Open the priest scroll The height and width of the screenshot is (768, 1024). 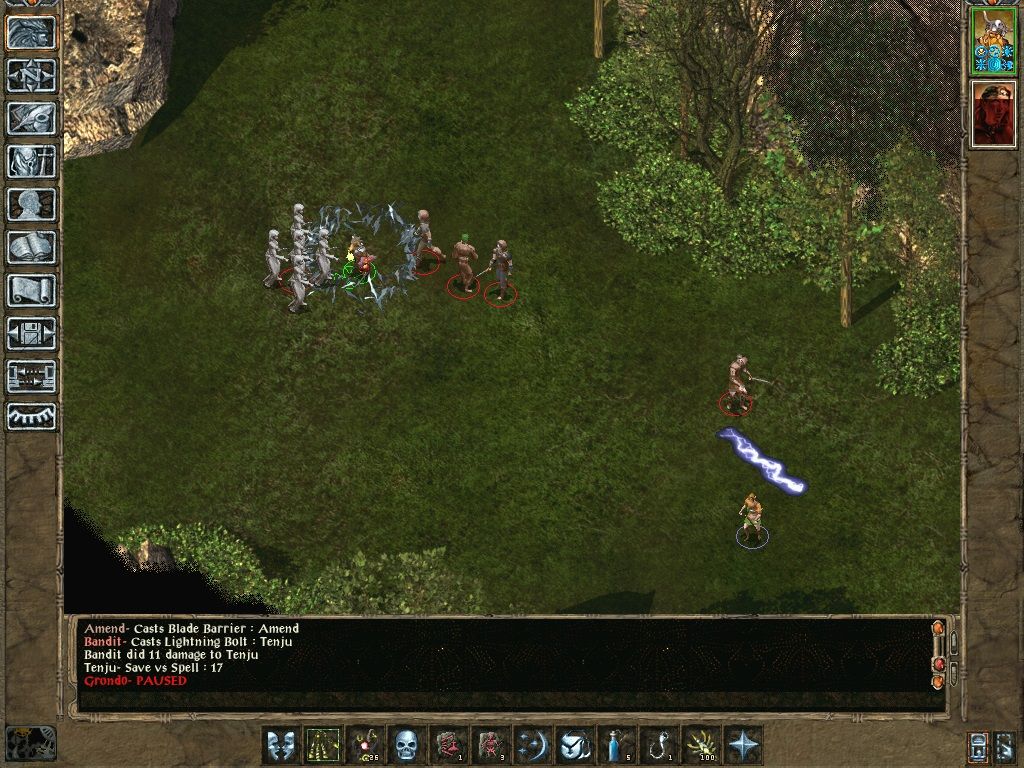pos(31,290)
